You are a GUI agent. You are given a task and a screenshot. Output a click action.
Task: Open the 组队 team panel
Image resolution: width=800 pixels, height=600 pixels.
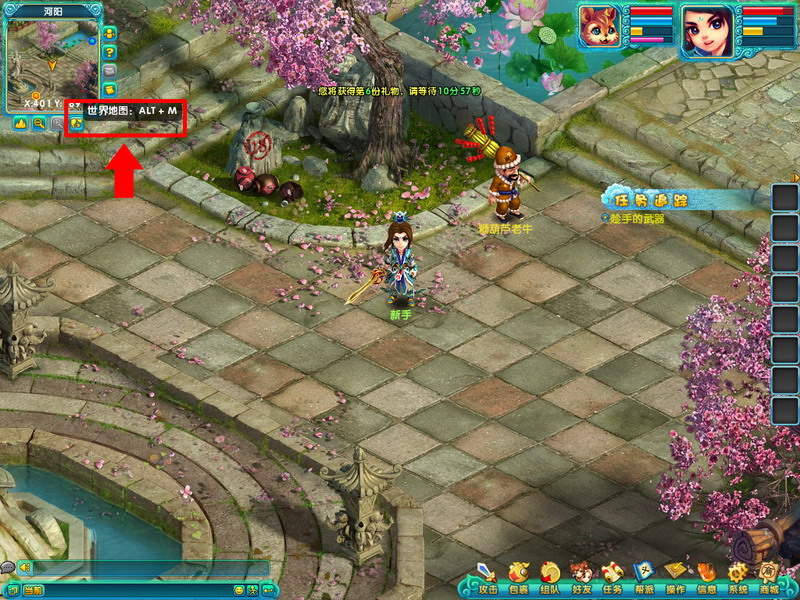[x=549, y=576]
